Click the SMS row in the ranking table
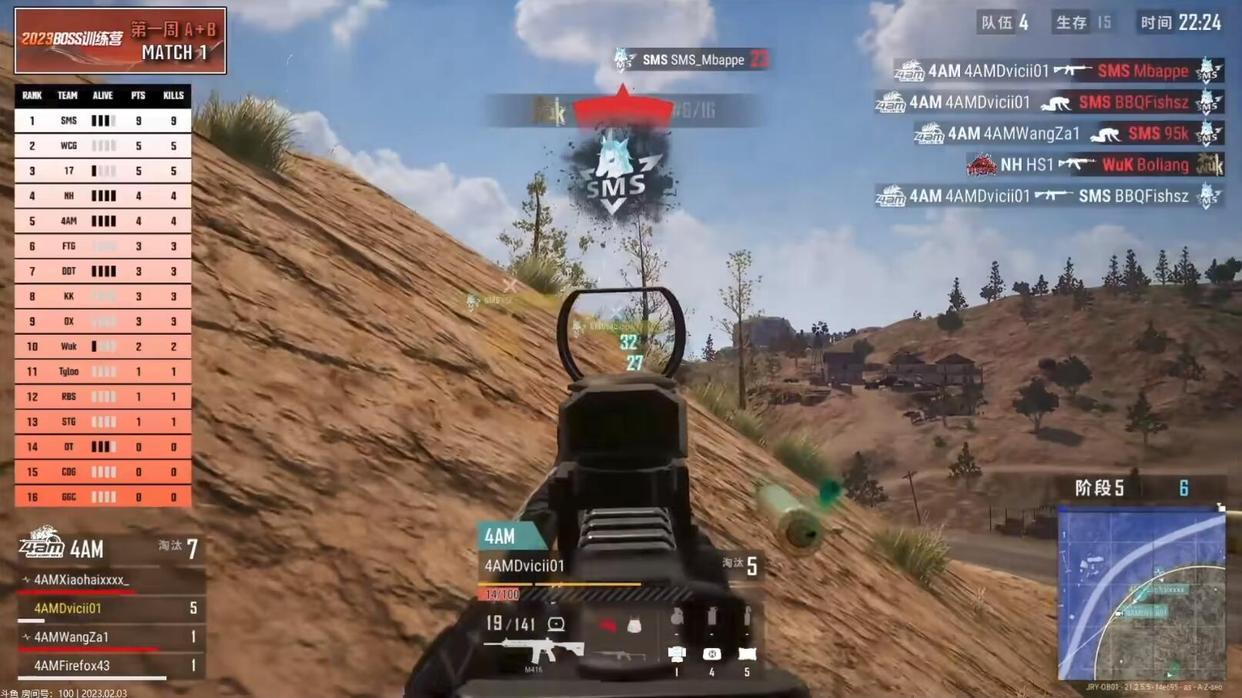Image resolution: width=1242 pixels, height=698 pixels. 103,121
